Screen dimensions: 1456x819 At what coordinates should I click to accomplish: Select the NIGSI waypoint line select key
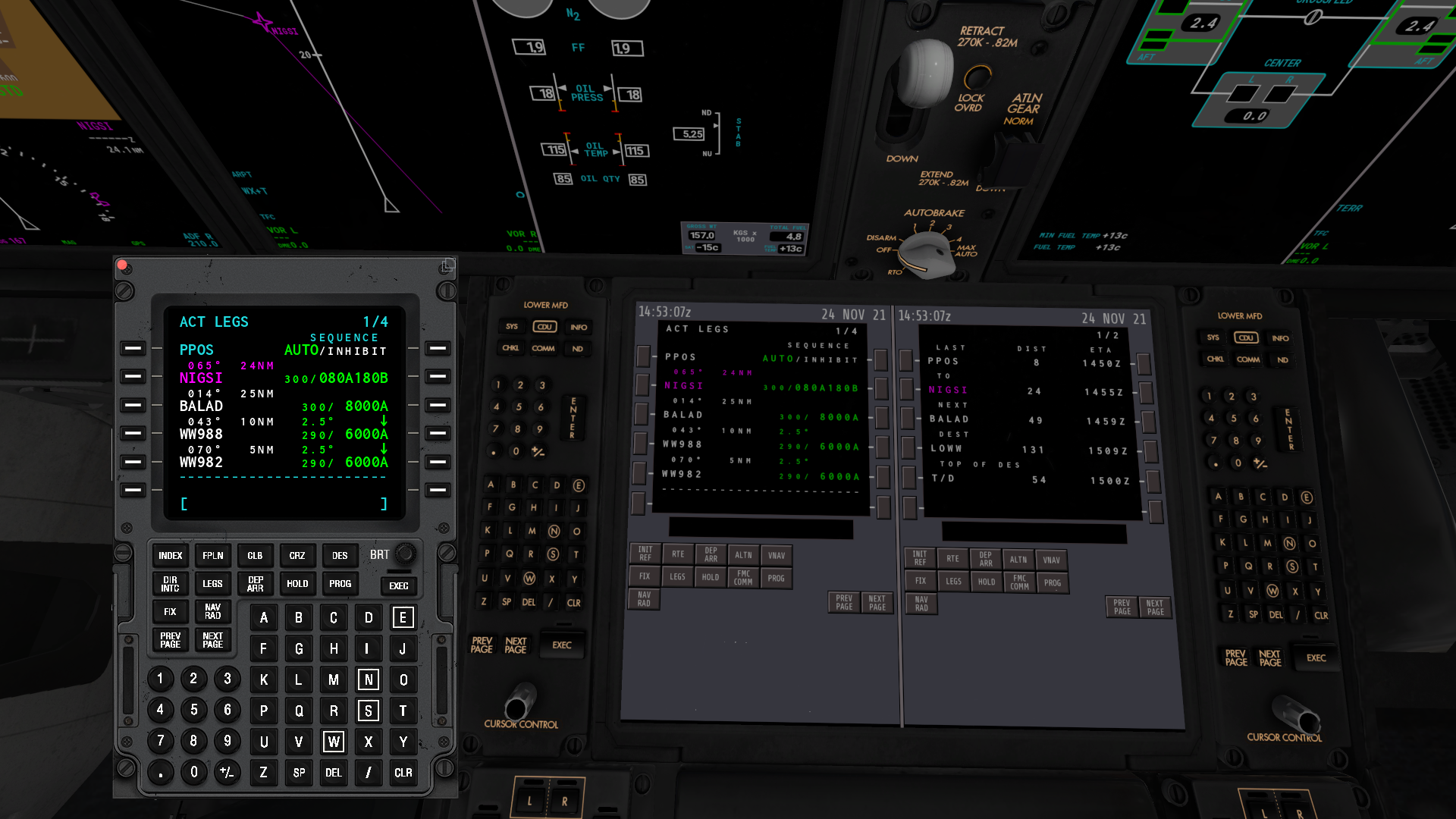(133, 376)
